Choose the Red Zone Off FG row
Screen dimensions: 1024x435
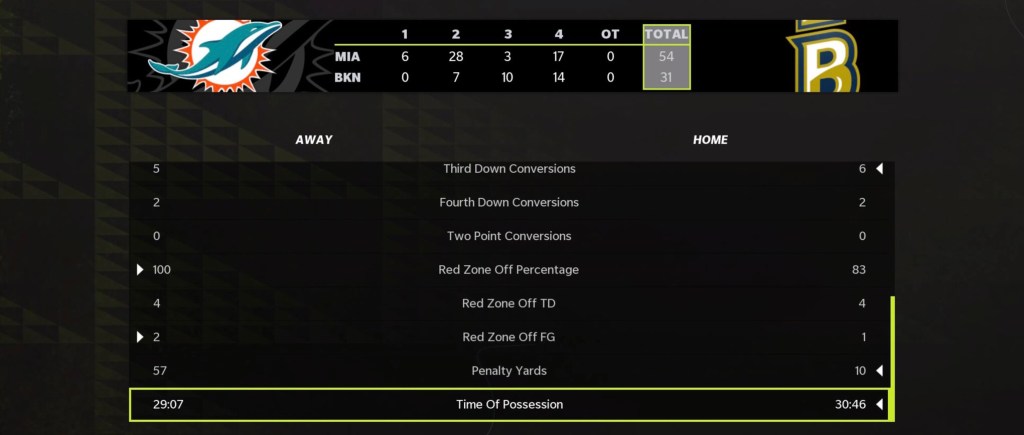[510, 337]
